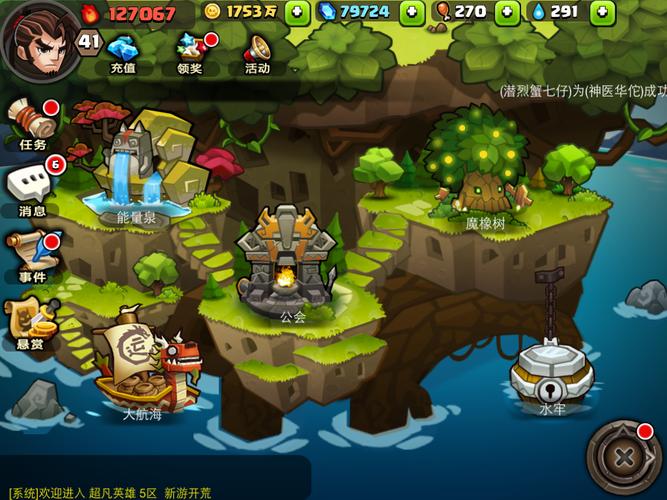
Task: Open the 活动 events horn icon
Action: tap(257, 52)
